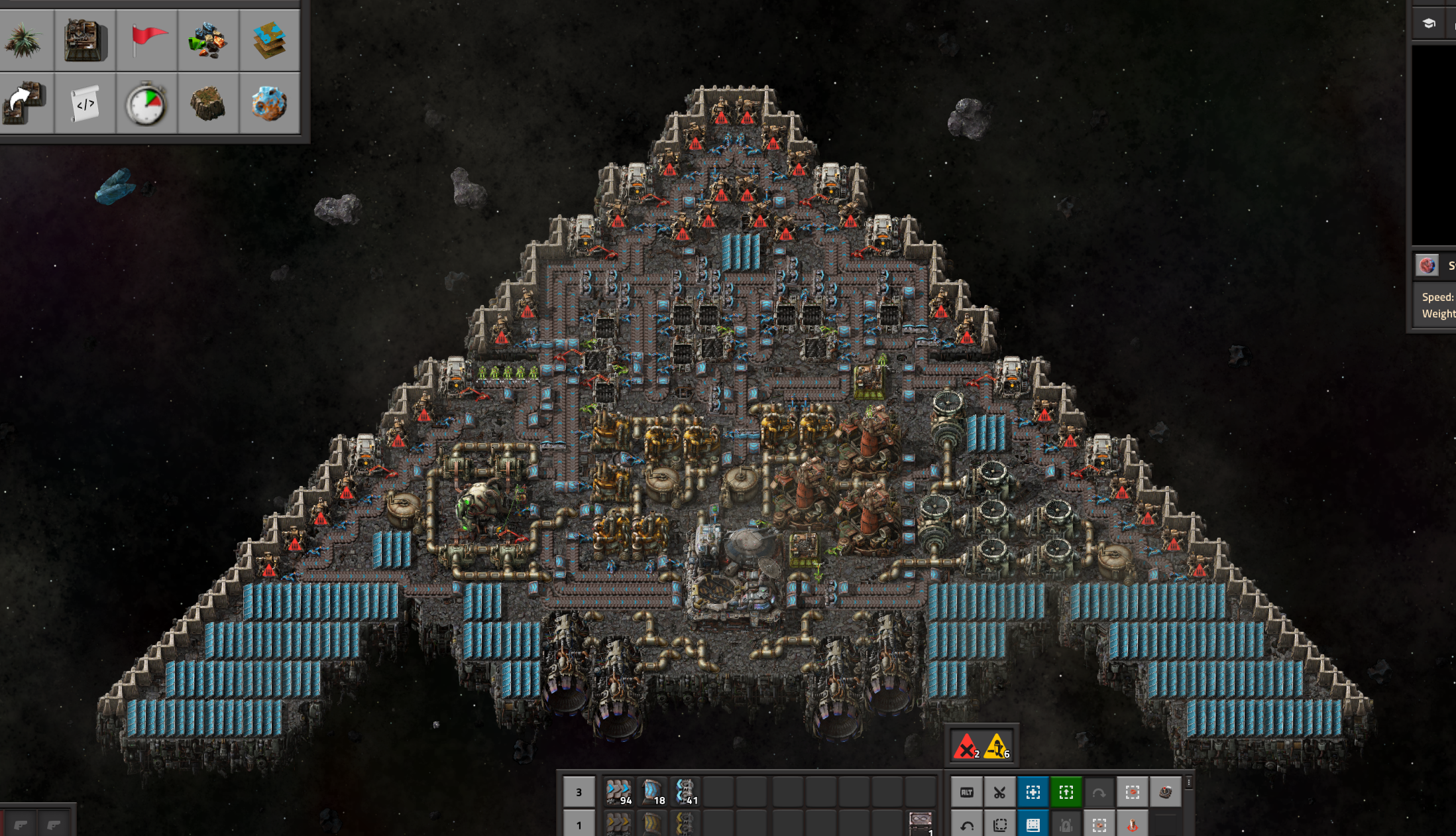Screen dimensions: 1456x836
Task: Open the blue asteroid surfaces tool
Action: pos(269,103)
